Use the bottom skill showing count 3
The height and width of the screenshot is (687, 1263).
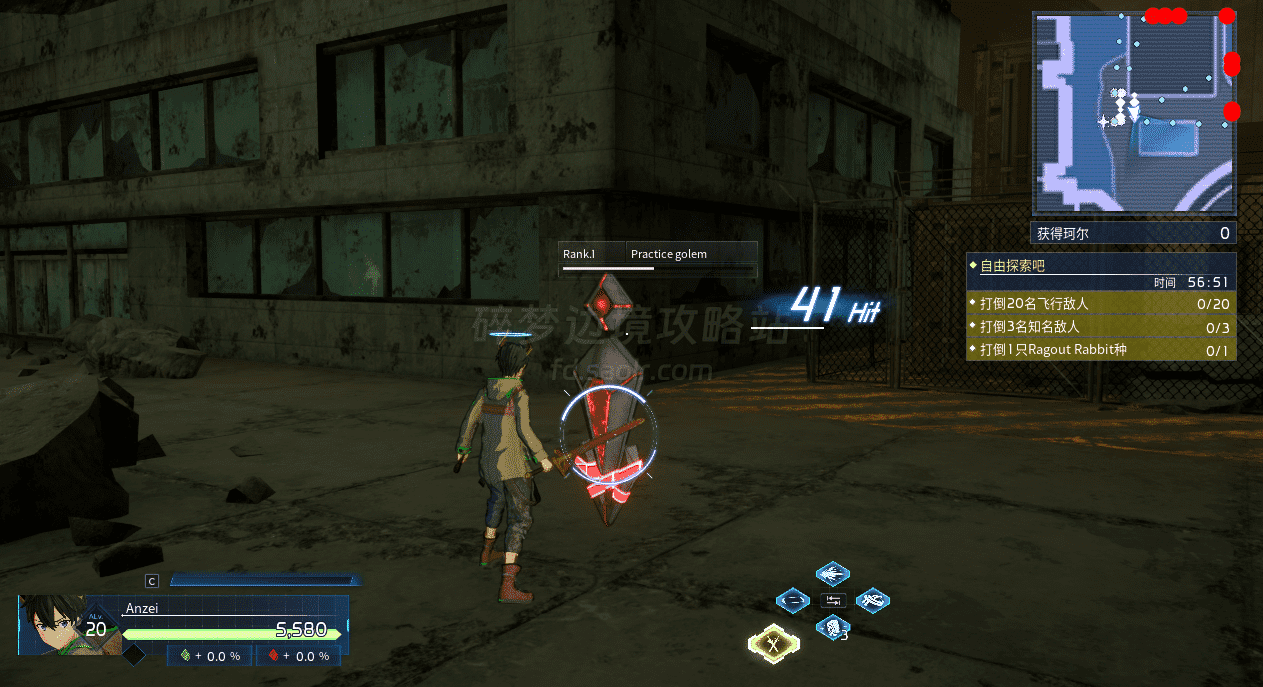831,628
